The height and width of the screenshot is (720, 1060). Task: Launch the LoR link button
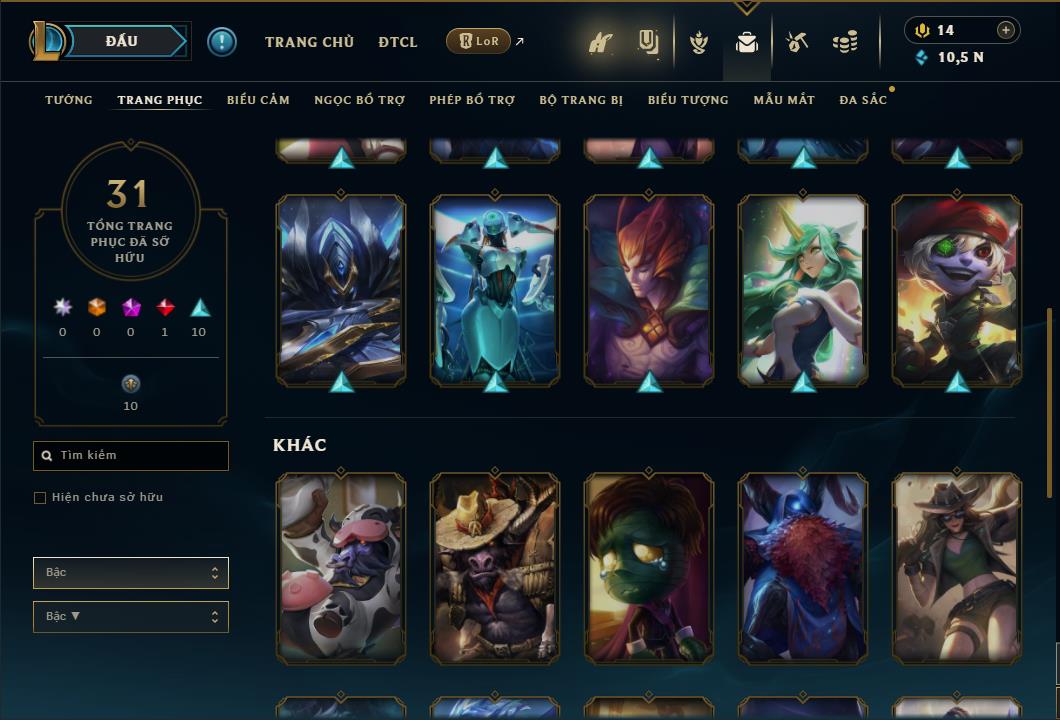(479, 41)
